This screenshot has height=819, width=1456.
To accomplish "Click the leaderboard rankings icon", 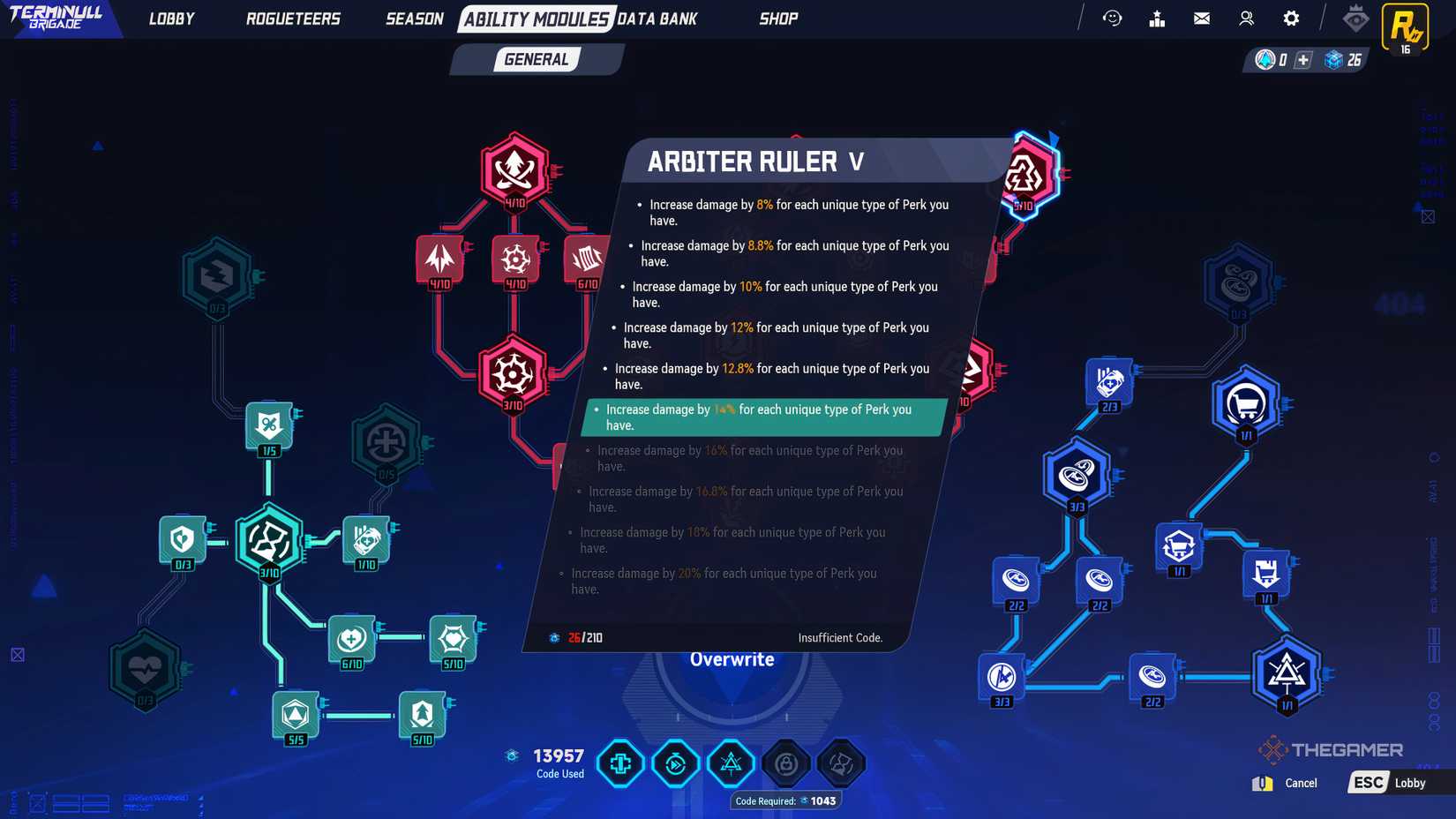I will [1157, 18].
